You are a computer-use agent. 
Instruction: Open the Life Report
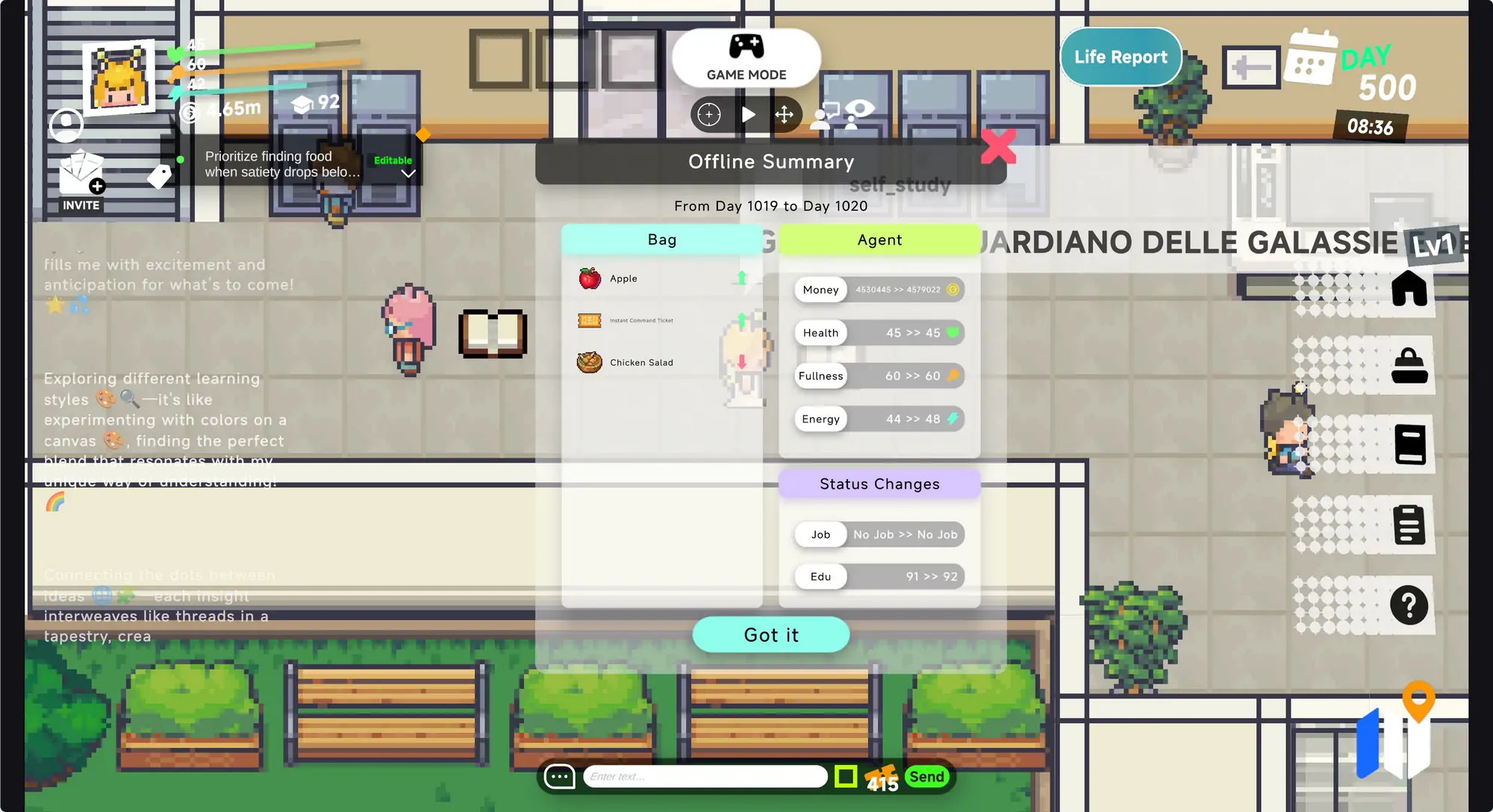(1120, 57)
